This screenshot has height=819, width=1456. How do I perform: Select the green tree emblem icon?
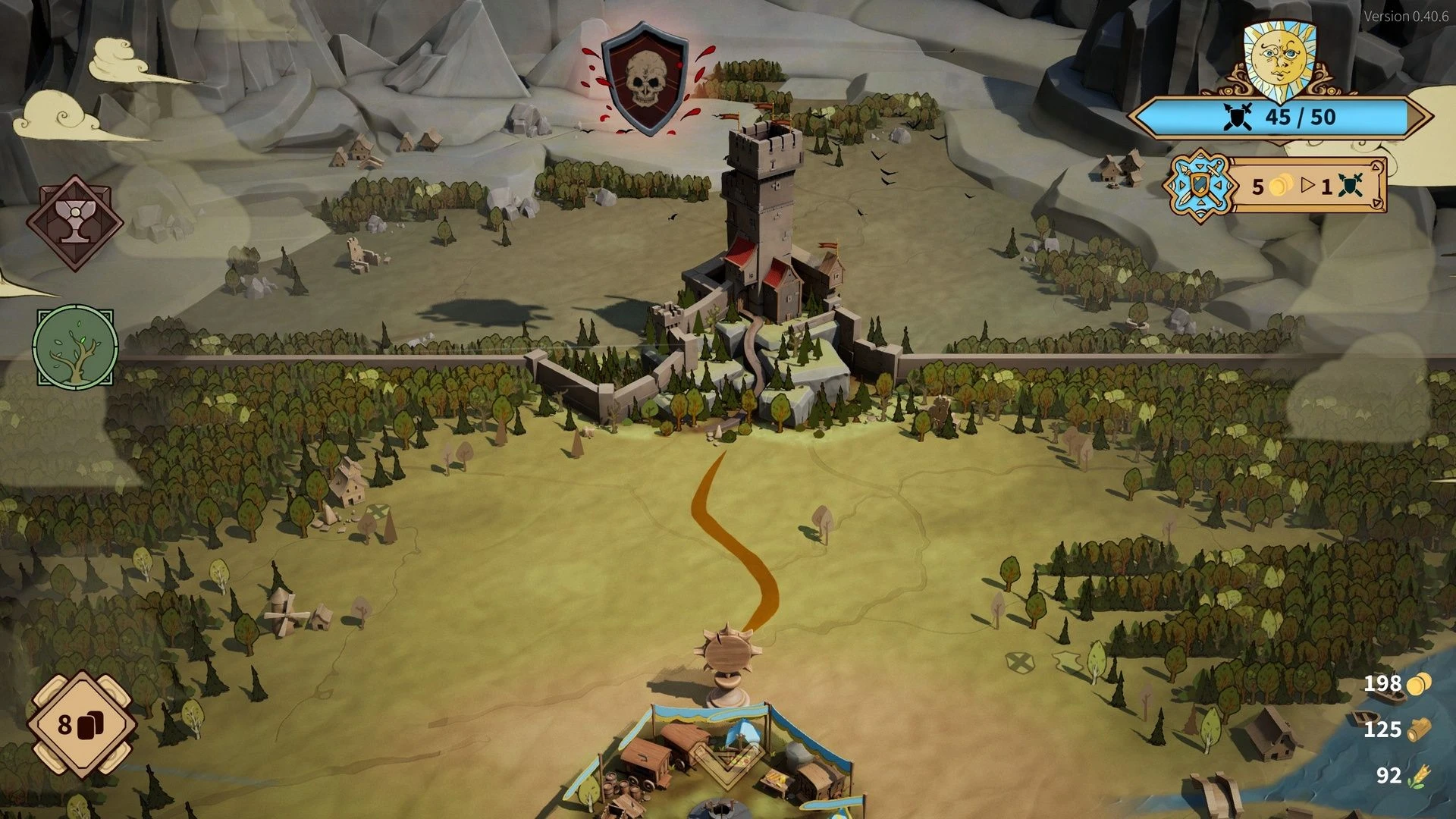pyautogui.click(x=75, y=347)
